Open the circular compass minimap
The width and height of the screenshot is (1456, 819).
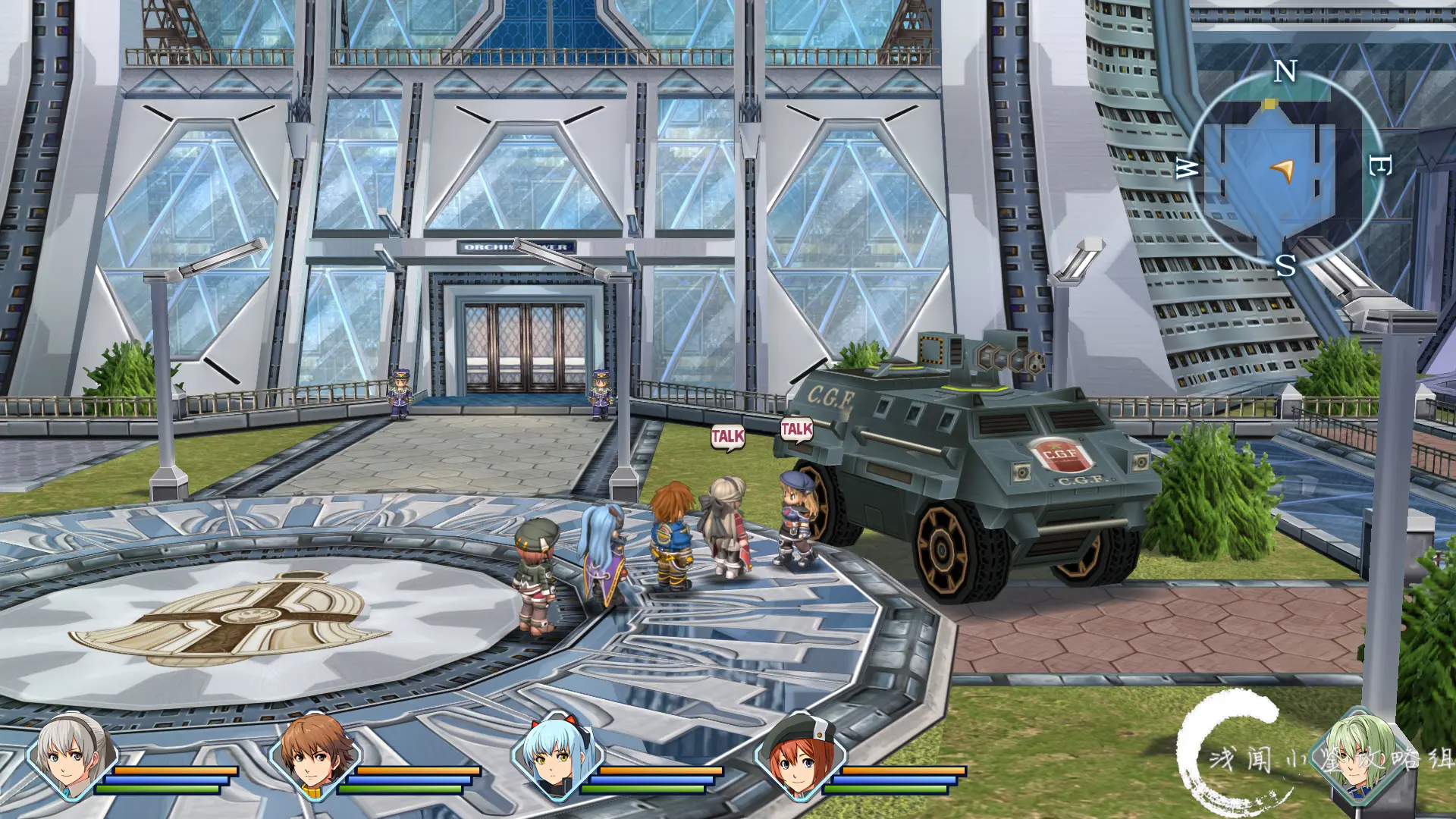click(1283, 168)
